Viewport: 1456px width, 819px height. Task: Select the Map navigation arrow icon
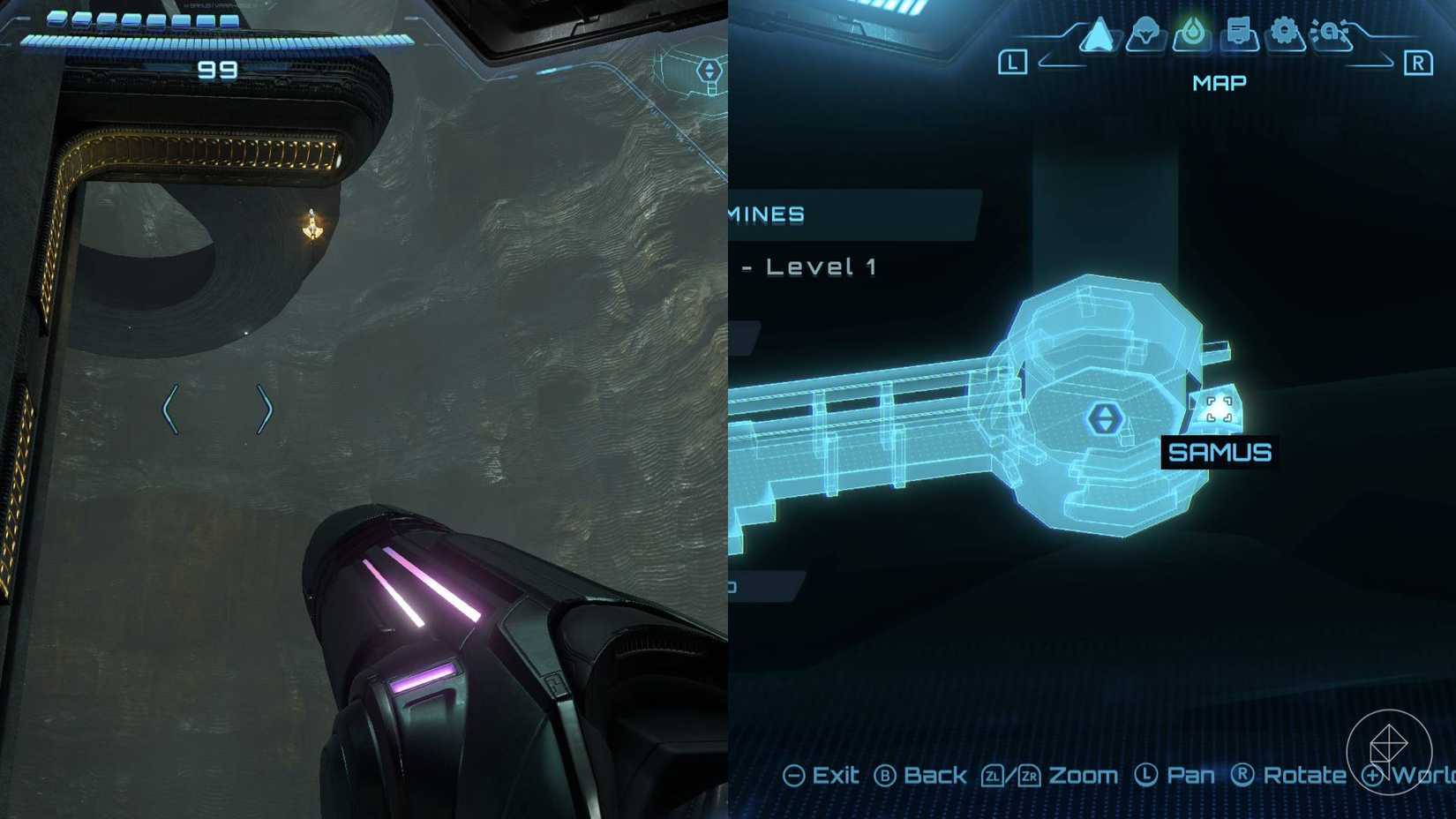click(1097, 35)
